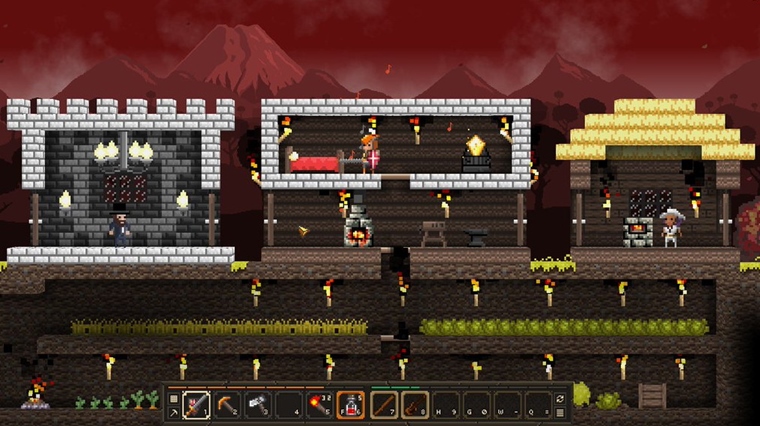Click the small square button left of hotbar
Viewport: 760px width, 426px height.
pos(173,398)
